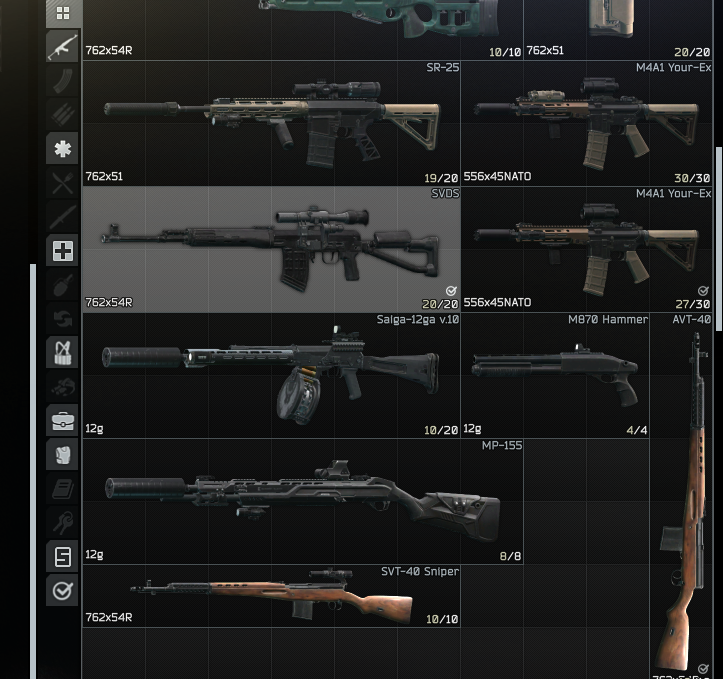Switch to the body armor filter tab
Image resolution: width=723 pixels, height=679 pixels.
coord(62,454)
